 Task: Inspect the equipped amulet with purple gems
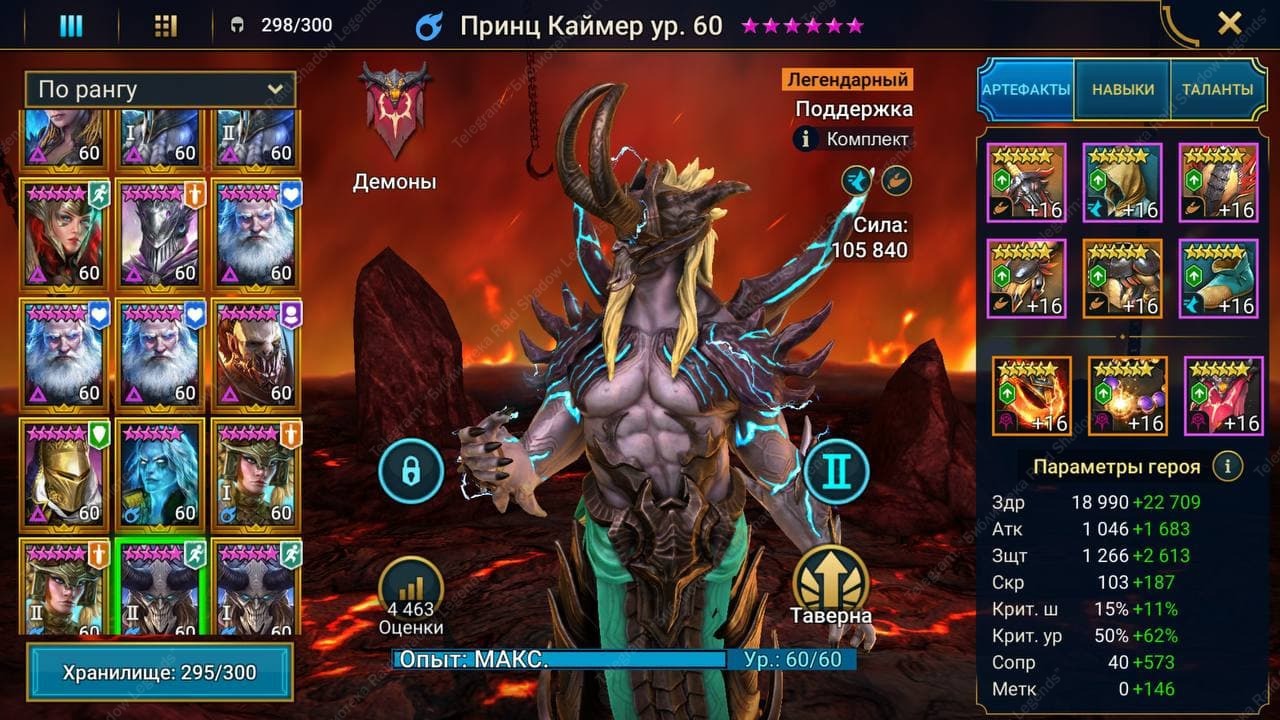(1127, 396)
